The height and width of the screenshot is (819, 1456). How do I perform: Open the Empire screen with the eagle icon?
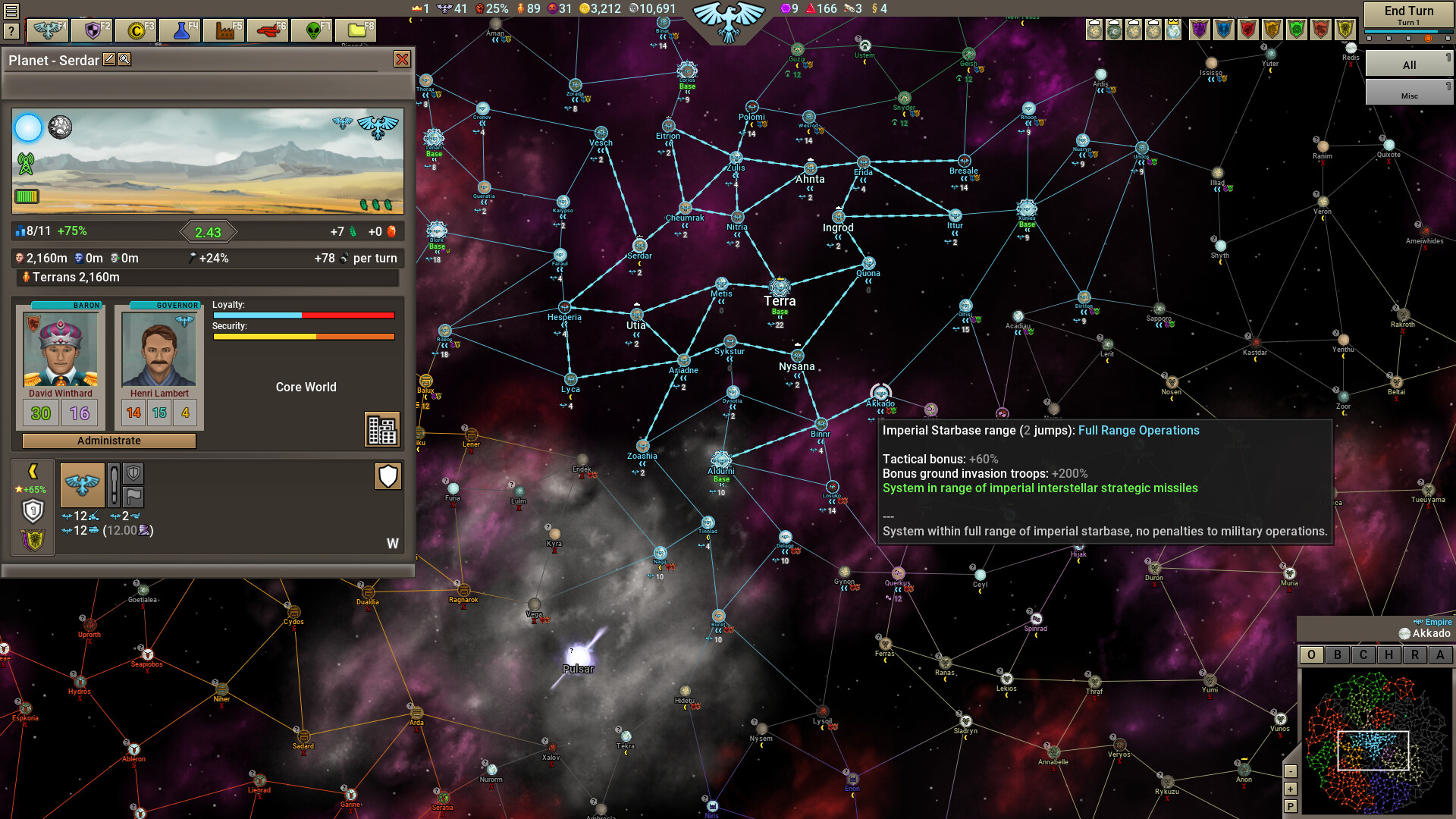tap(45, 30)
